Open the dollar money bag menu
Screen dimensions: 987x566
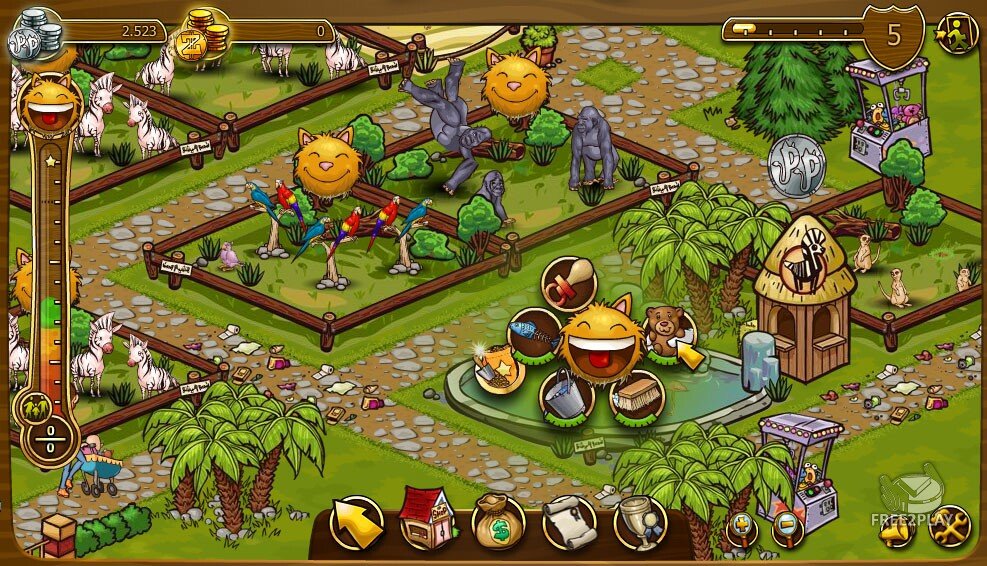pos(497,522)
